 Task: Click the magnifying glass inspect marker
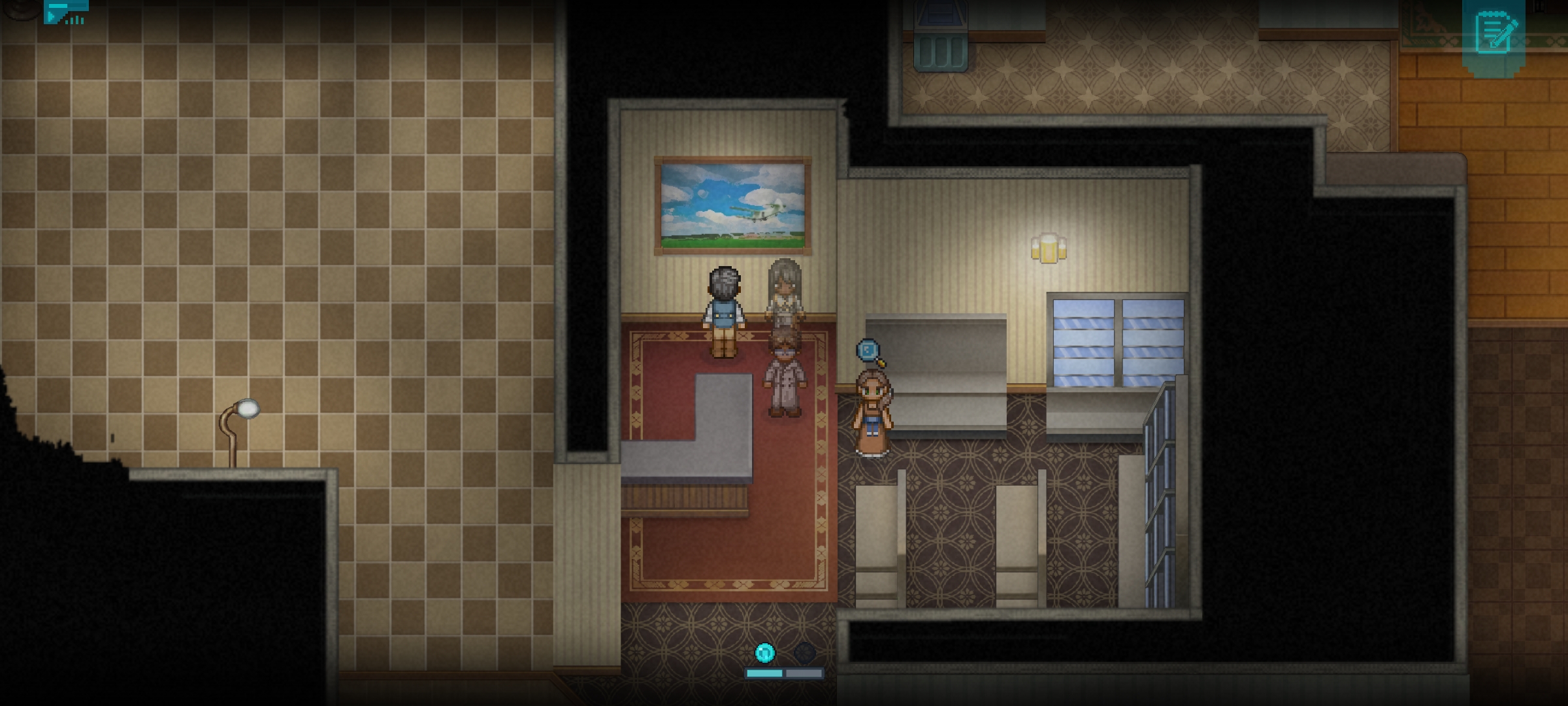[x=870, y=352]
